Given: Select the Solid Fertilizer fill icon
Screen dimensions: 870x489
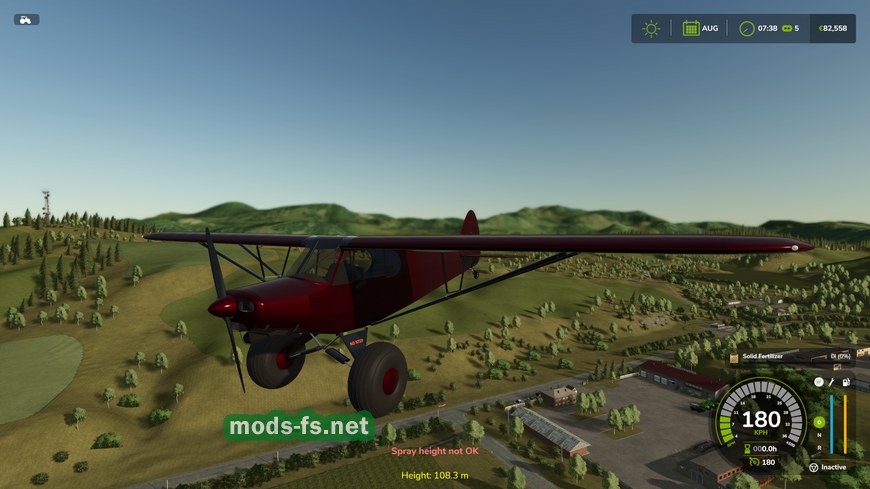Looking at the screenshot, I should [x=734, y=356].
